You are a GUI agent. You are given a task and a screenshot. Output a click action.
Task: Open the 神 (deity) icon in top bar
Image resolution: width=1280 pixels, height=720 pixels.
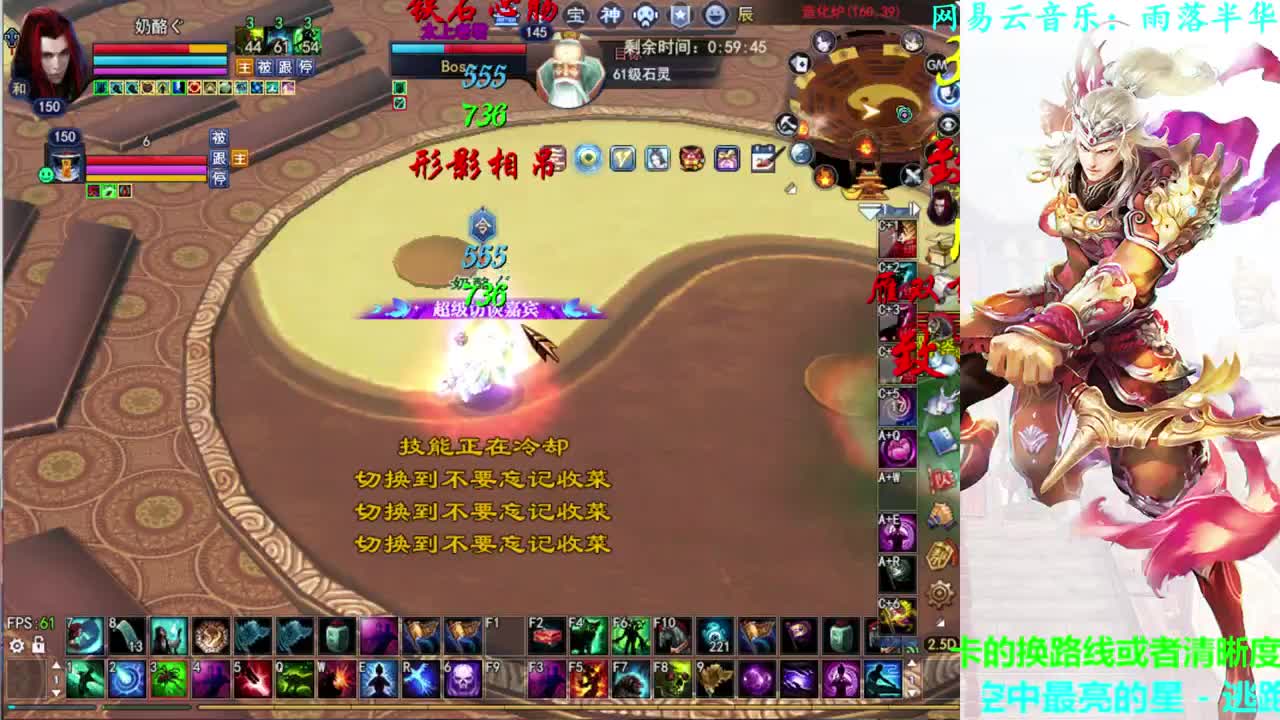610,15
